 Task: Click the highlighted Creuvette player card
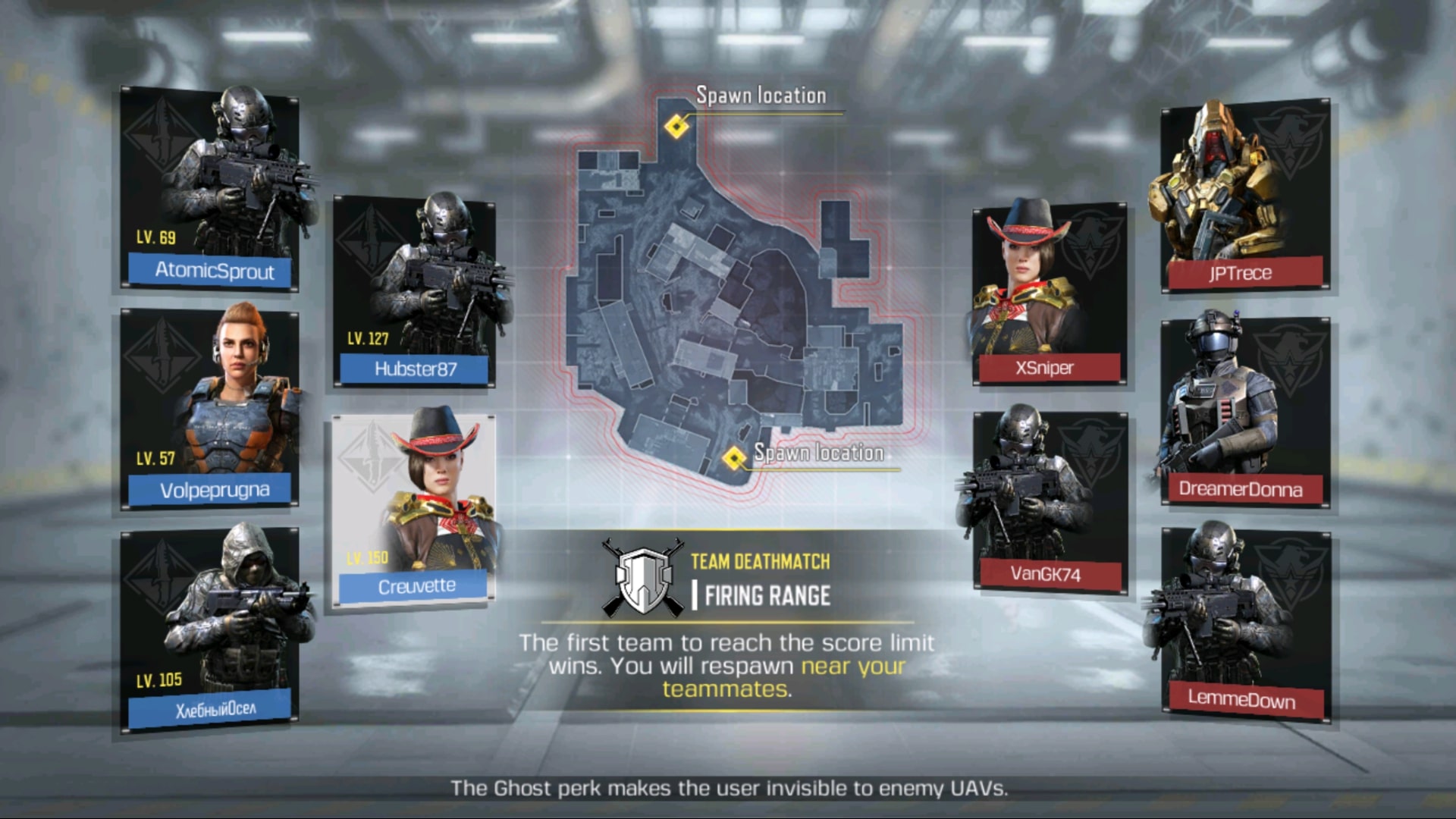[x=414, y=511]
